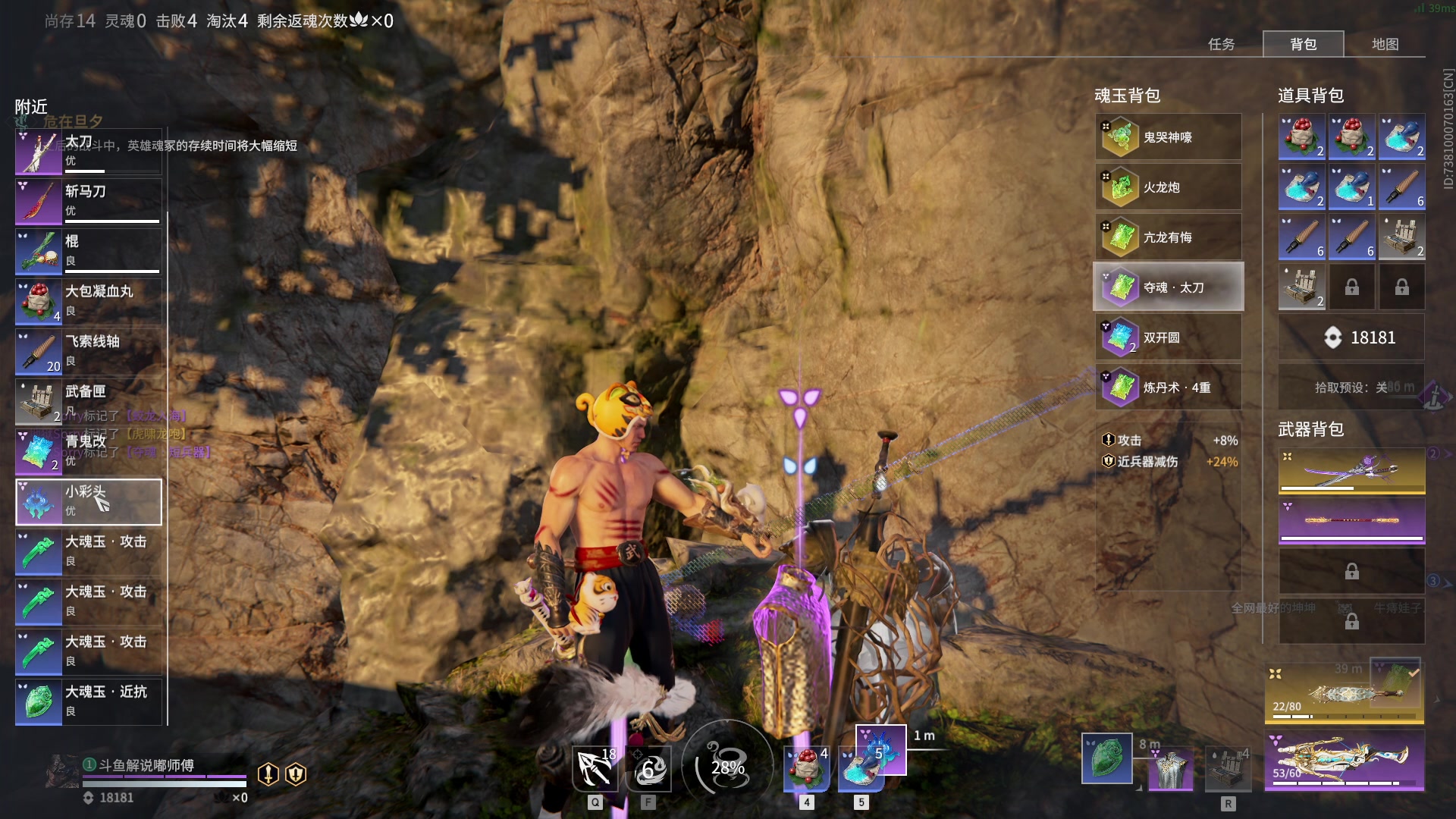Take the 大魂玉·近抗 jade
Image resolution: width=1456 pixels, height=819 pixels.
click(x=89, y=702)
